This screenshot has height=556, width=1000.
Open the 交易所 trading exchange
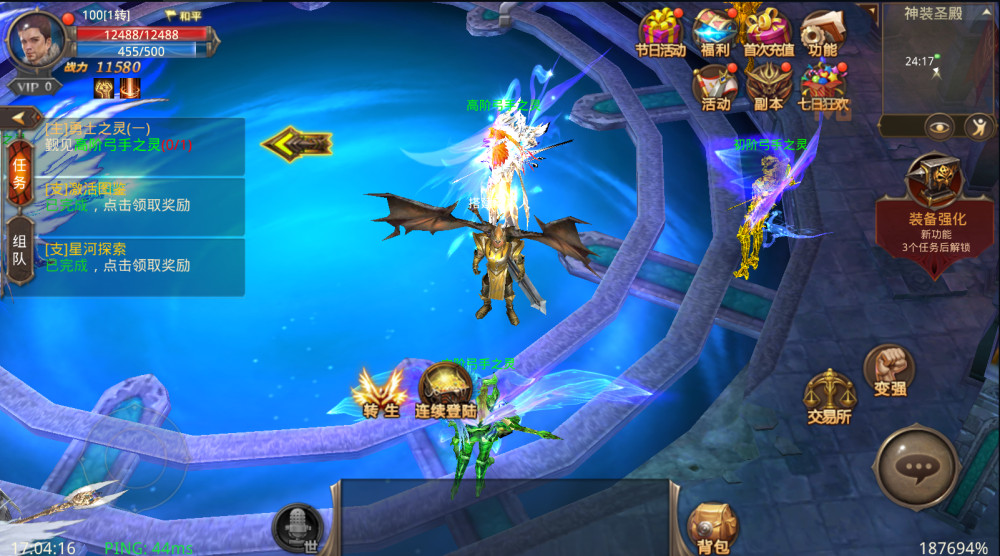pos(829,396)
